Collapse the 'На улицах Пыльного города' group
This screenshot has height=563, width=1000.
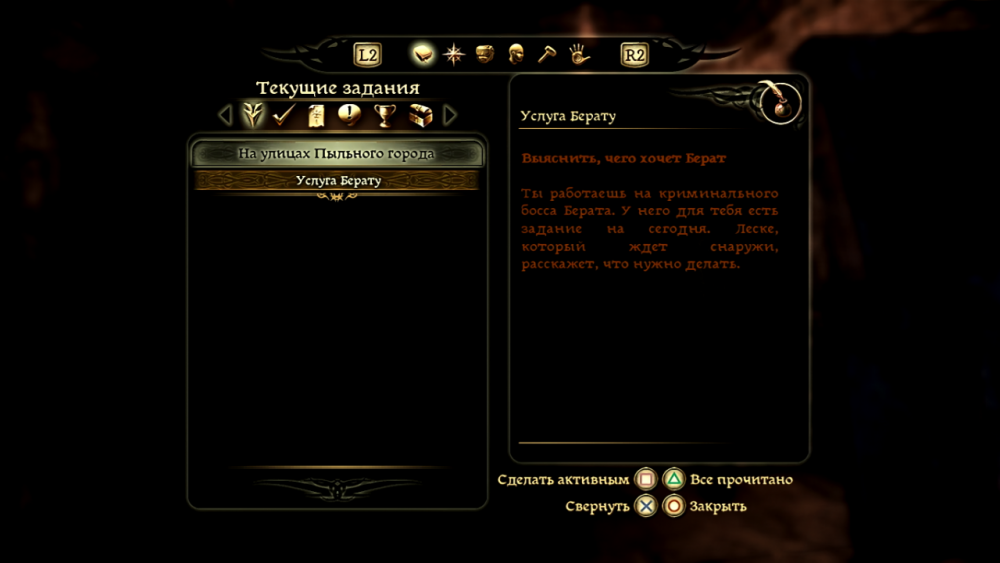coord(337,154)
